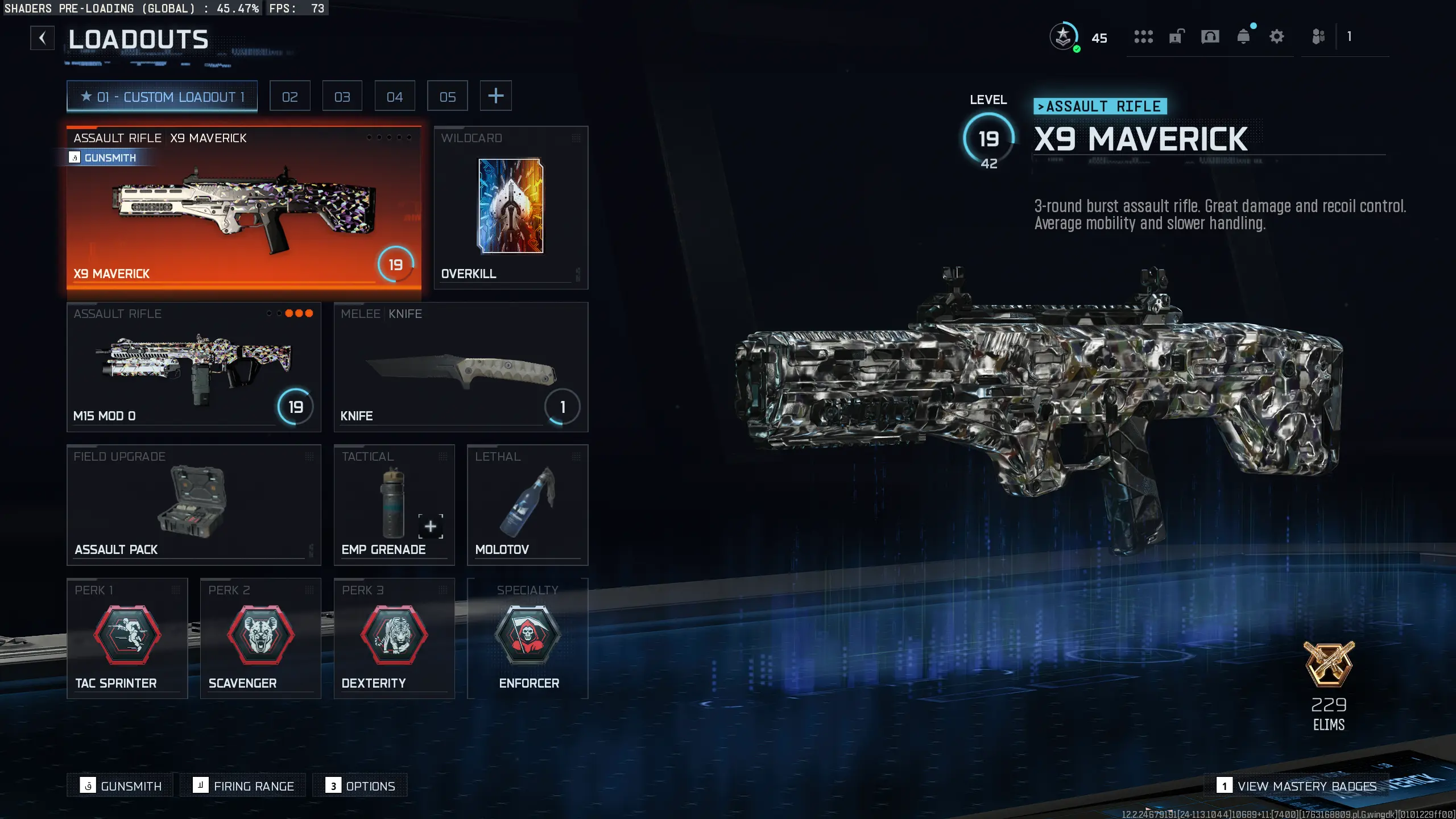Click the M15 MOD 0 level 19 progress ring

295,407
